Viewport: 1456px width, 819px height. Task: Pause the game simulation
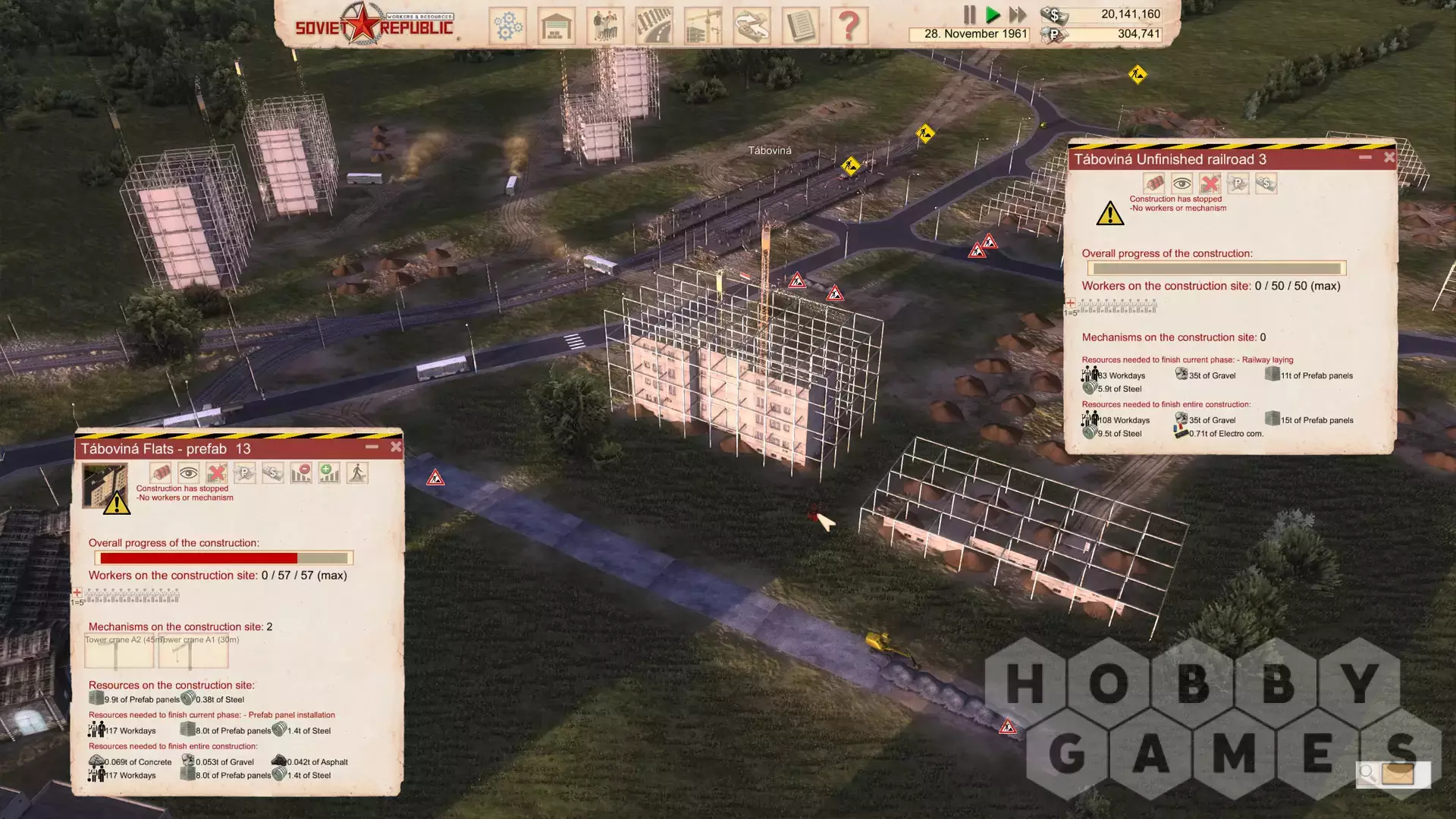[x=969, y=14]
